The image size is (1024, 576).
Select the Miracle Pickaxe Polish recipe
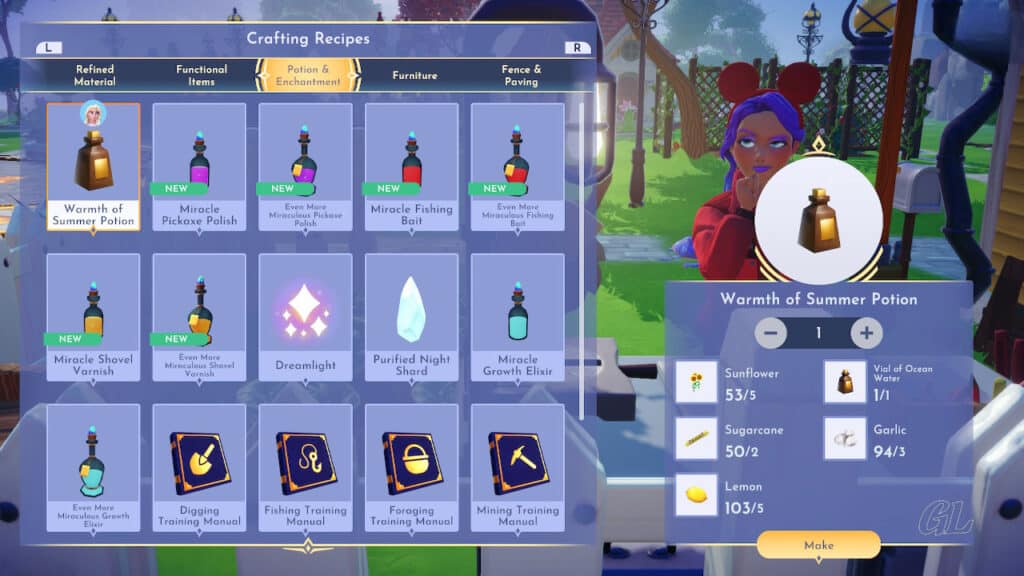[199, 166]
